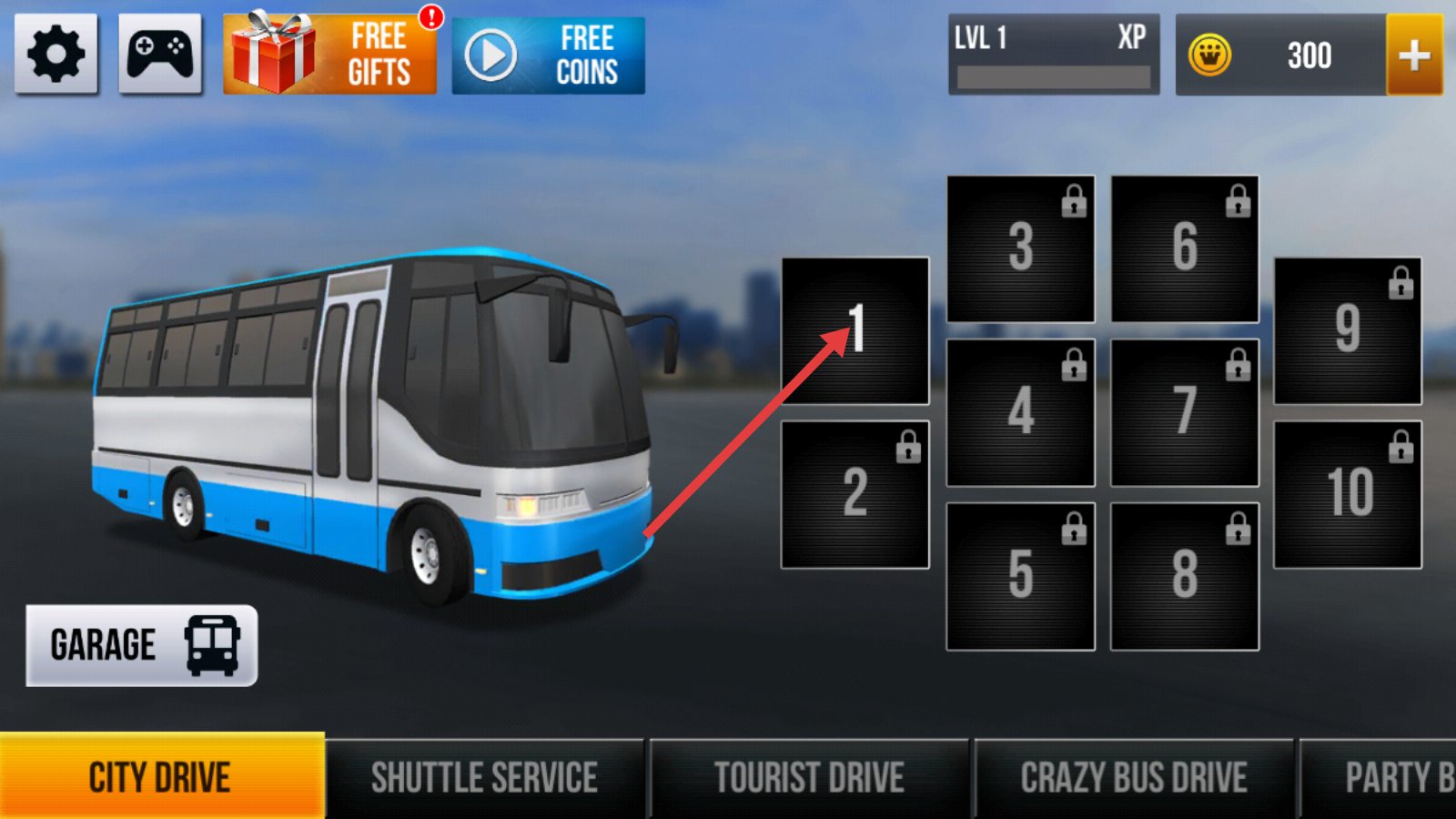Choose locked level 8 tile

1185,576
